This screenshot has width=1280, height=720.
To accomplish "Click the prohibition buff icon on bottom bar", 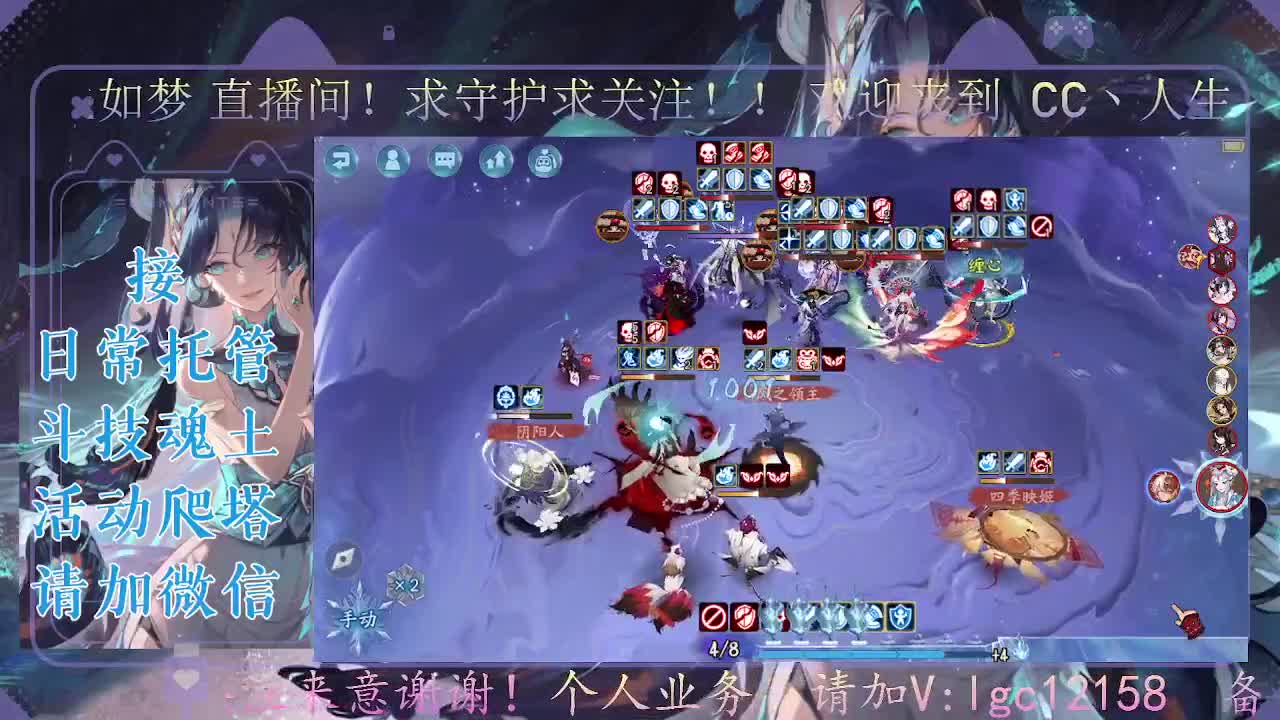I will pos(712,617).
